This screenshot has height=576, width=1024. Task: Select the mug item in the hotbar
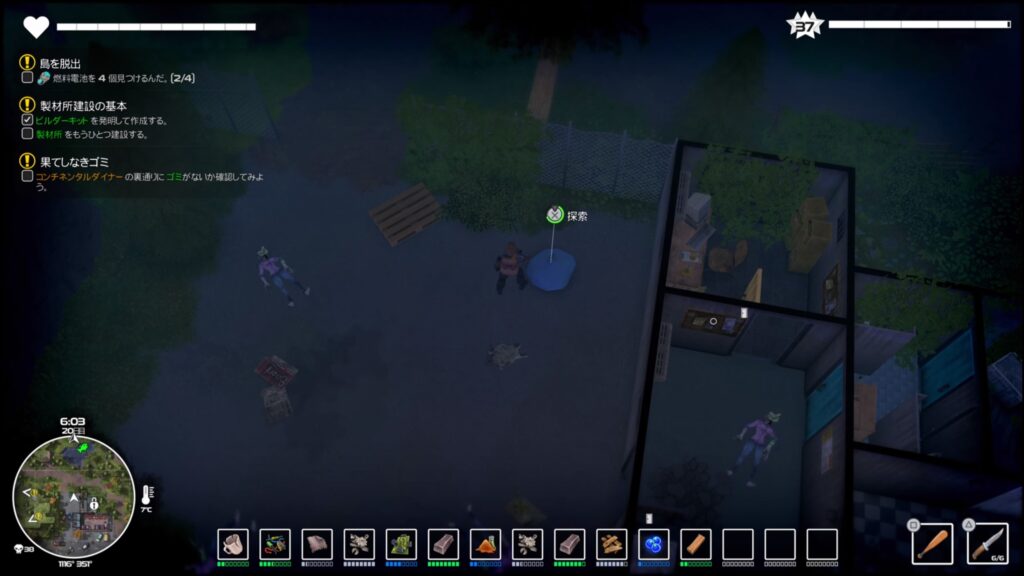(233, 544)
